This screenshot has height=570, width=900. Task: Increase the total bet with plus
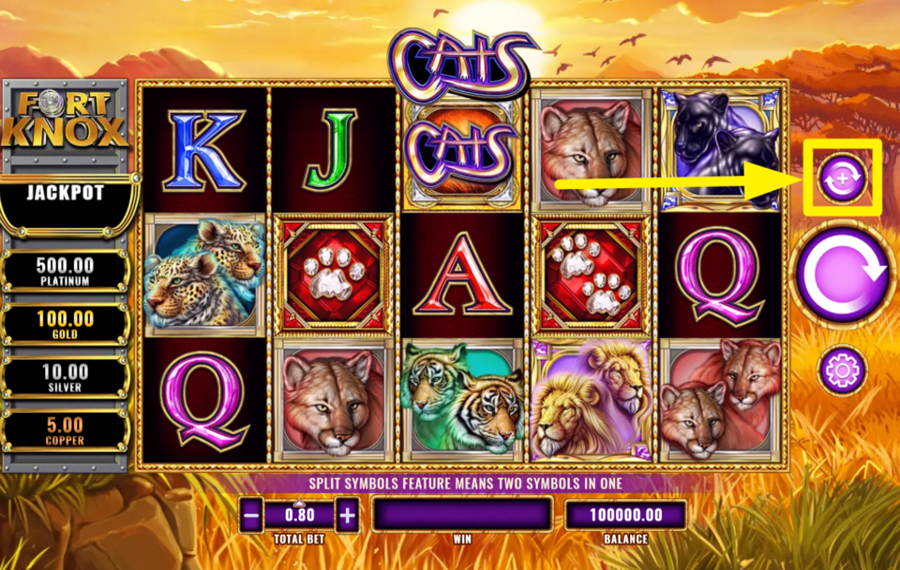pyautogui.click(x=346, y=516)
